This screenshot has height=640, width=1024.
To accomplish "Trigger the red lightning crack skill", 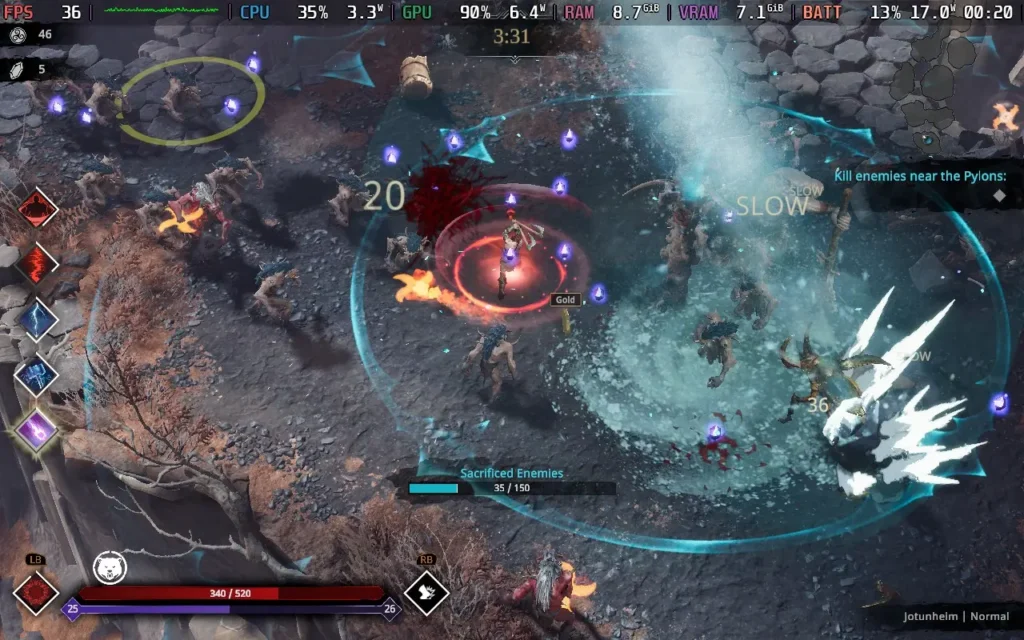I will (37, 264).
